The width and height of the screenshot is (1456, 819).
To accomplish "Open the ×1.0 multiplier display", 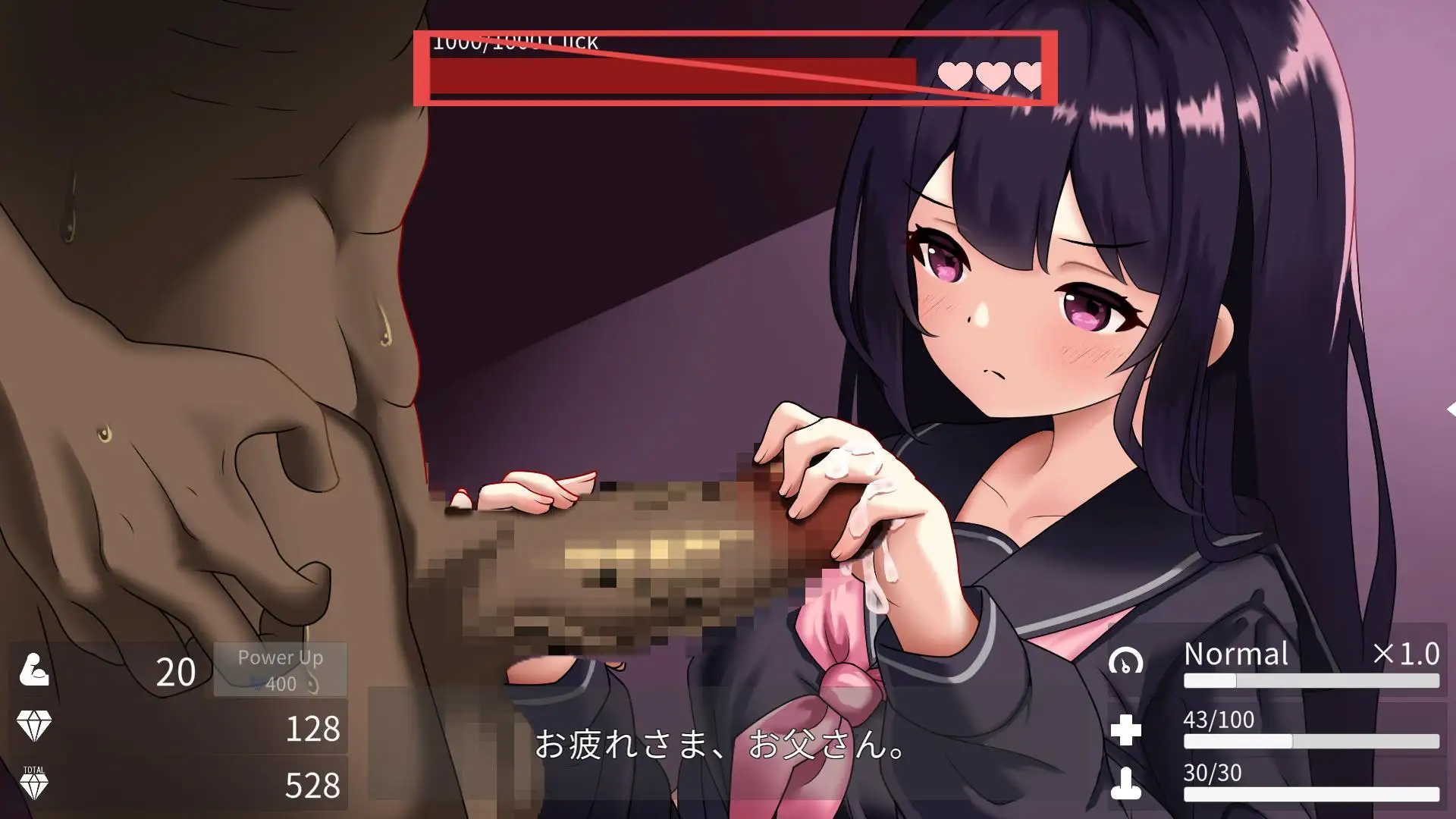I will point(1407,653).
